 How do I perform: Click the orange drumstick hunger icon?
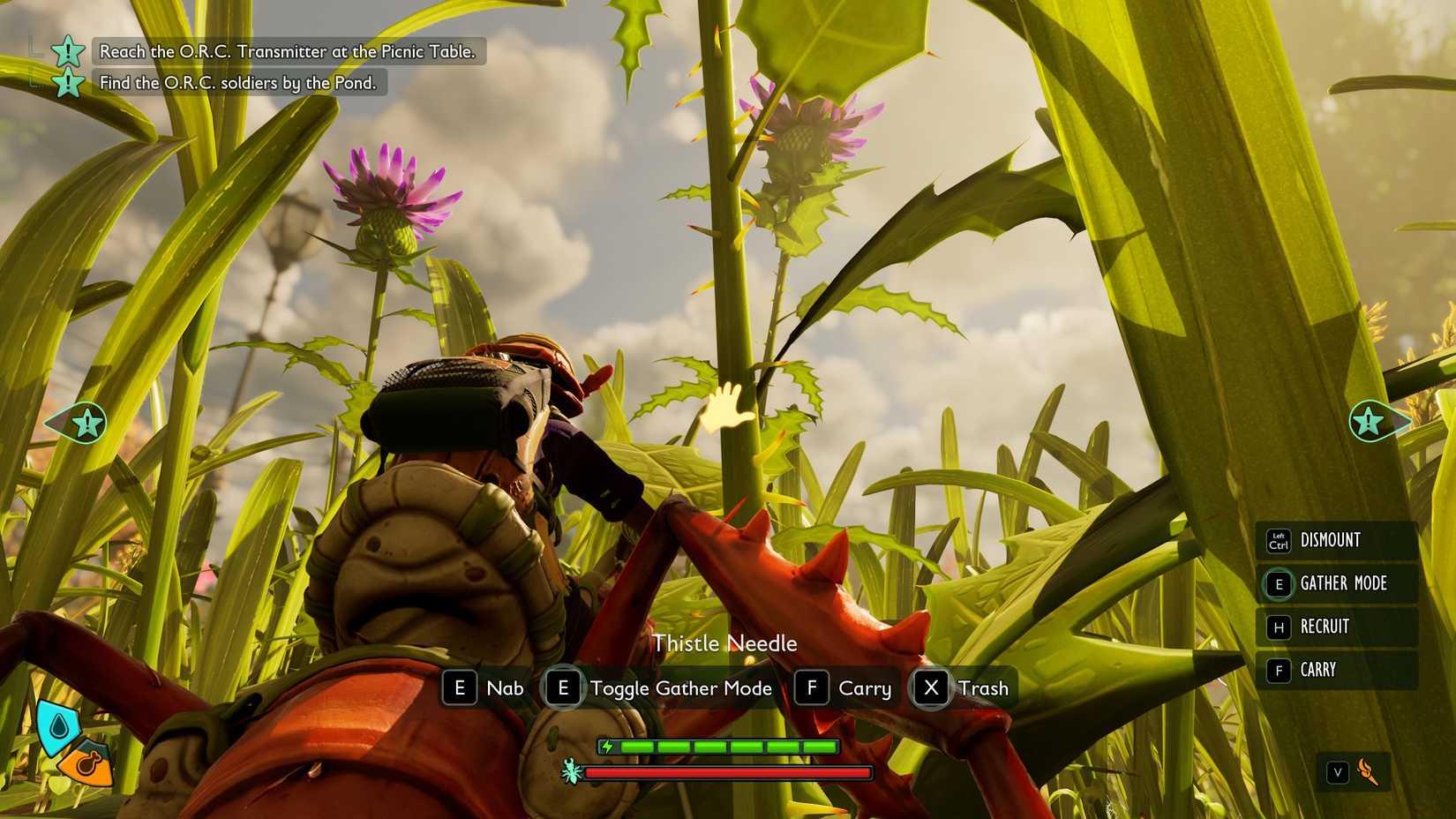90,764
